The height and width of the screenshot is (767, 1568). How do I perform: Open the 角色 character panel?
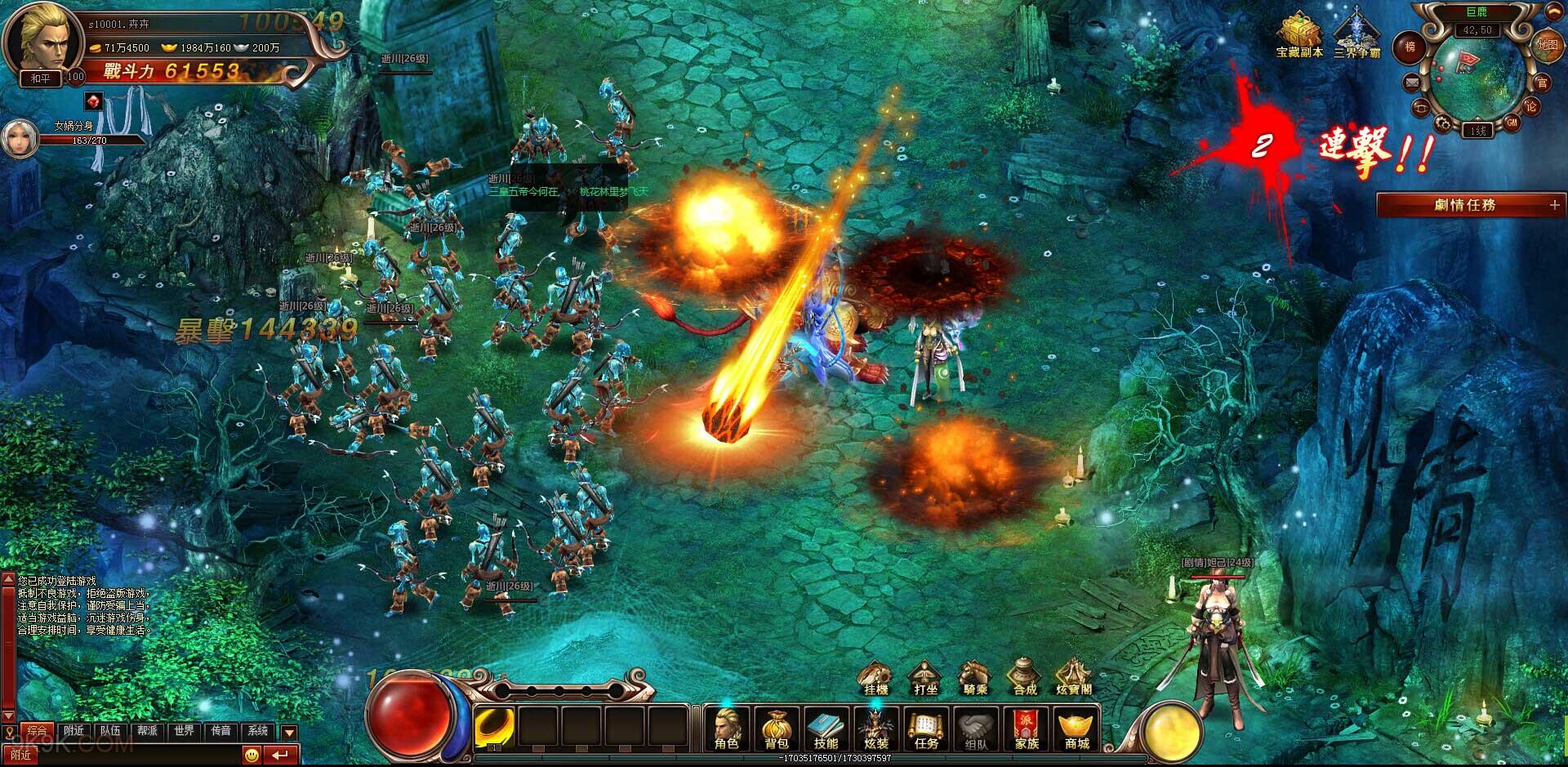click(726, 728)
